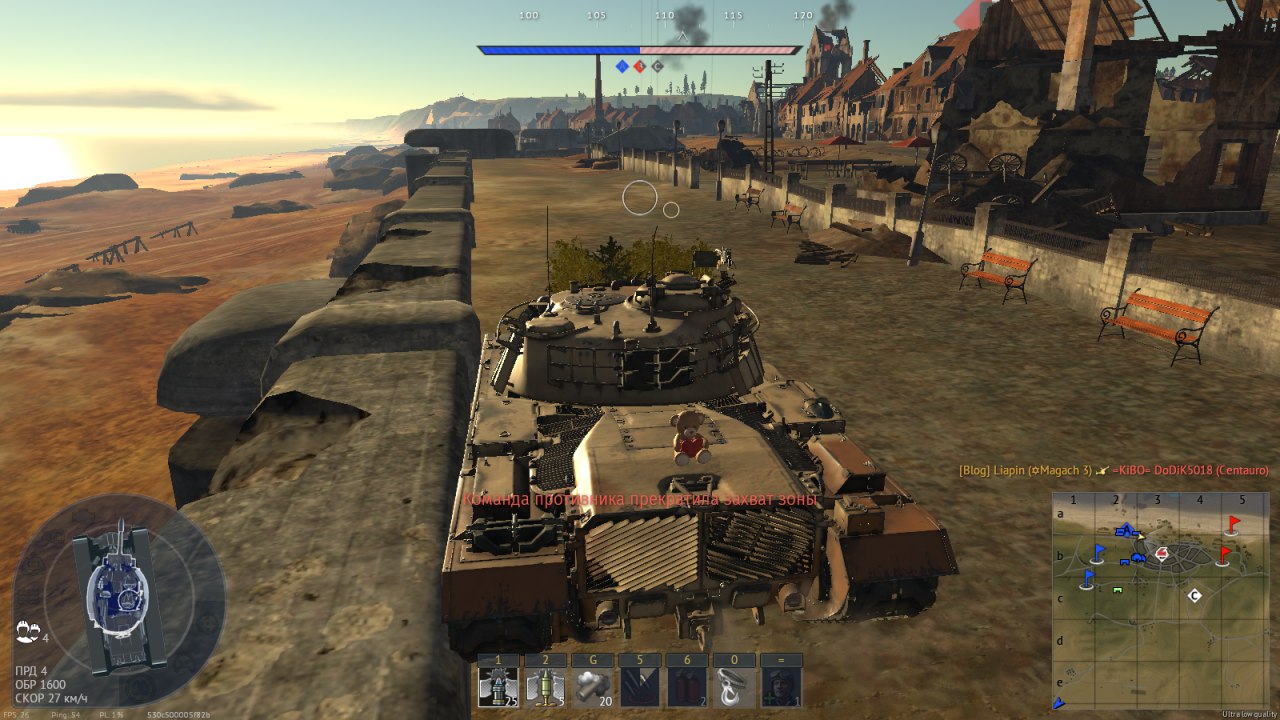Click the tank damage indicator panel
1280x720 pixels.
point(118,598)
